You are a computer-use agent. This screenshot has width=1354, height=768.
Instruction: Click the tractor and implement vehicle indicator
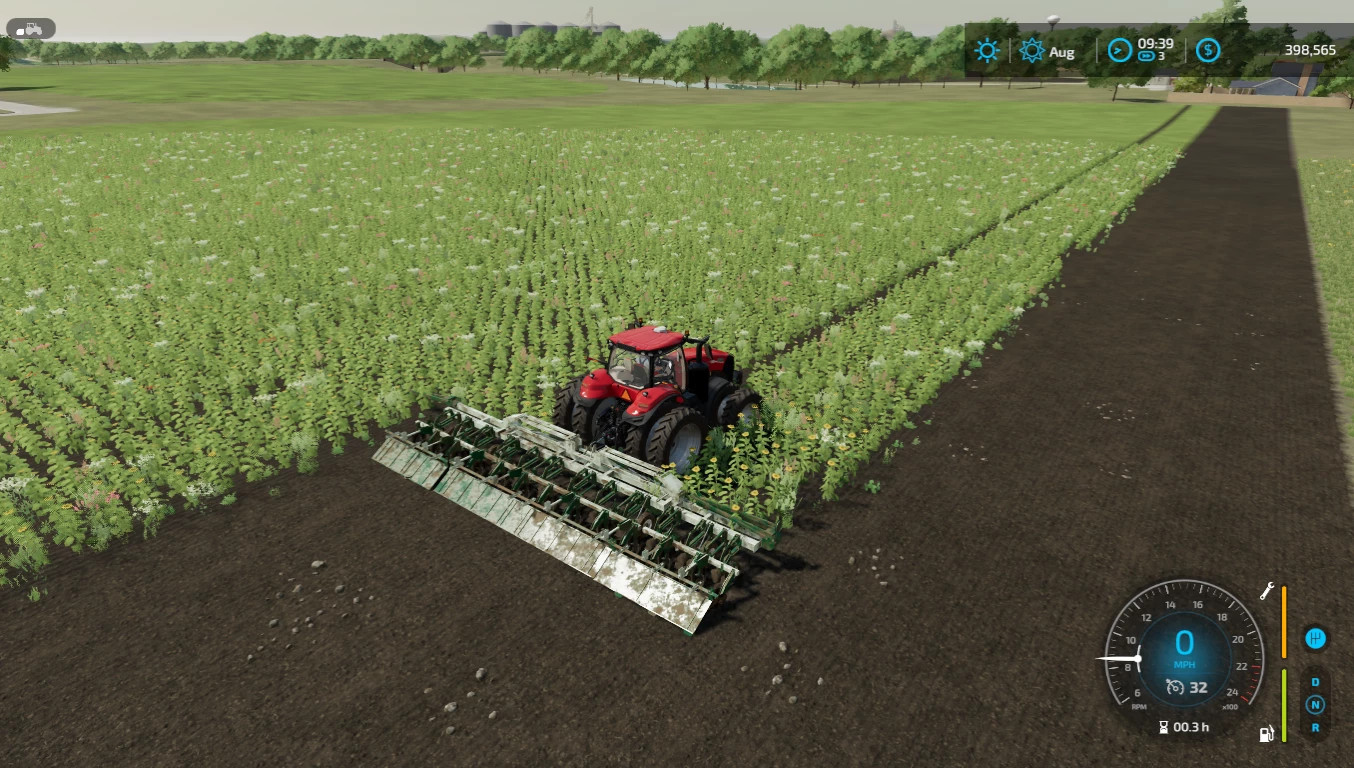click(x=30, y=29)
